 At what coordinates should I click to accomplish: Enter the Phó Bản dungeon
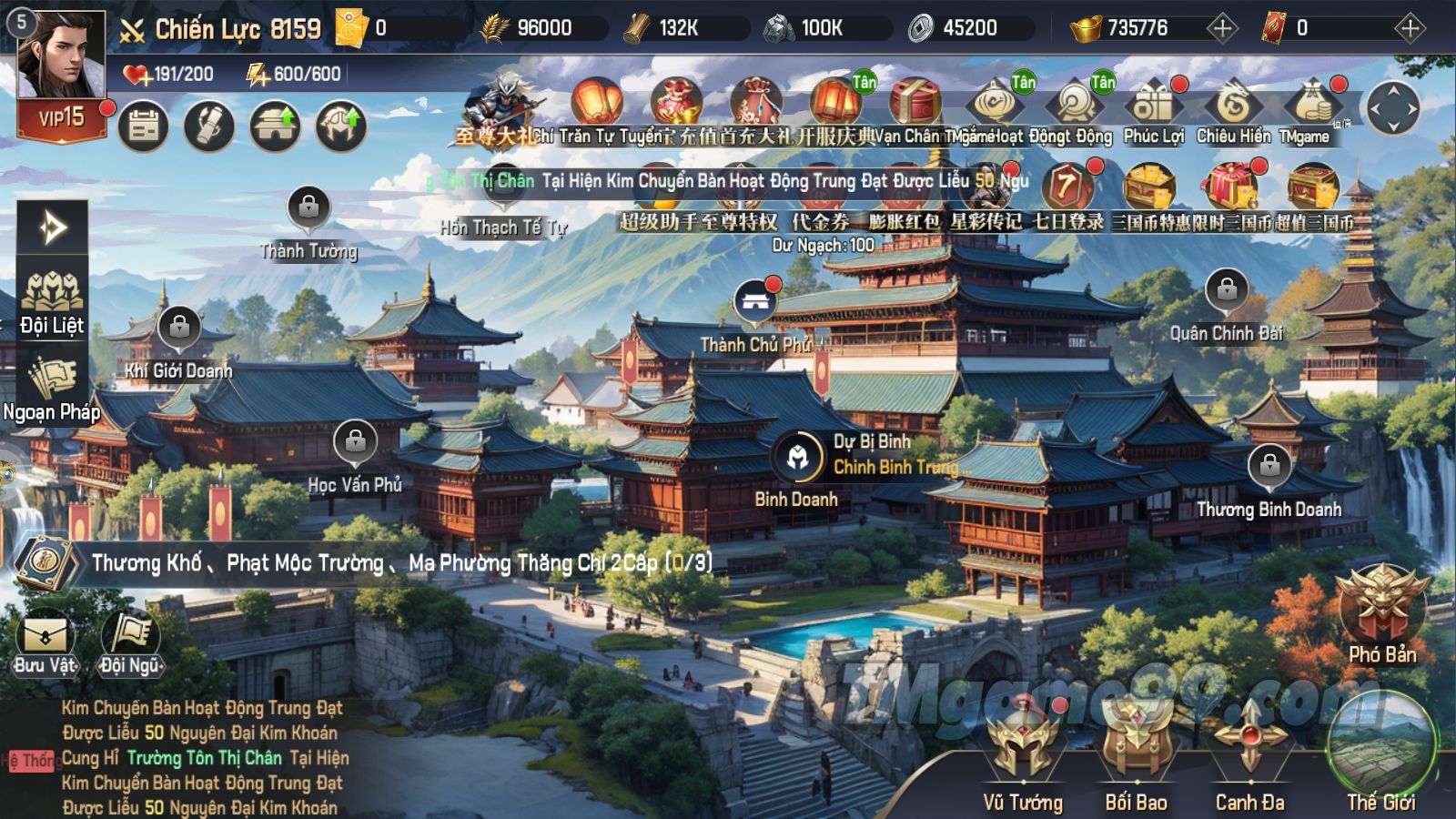pyautogui.click(x=1382, y=608)
